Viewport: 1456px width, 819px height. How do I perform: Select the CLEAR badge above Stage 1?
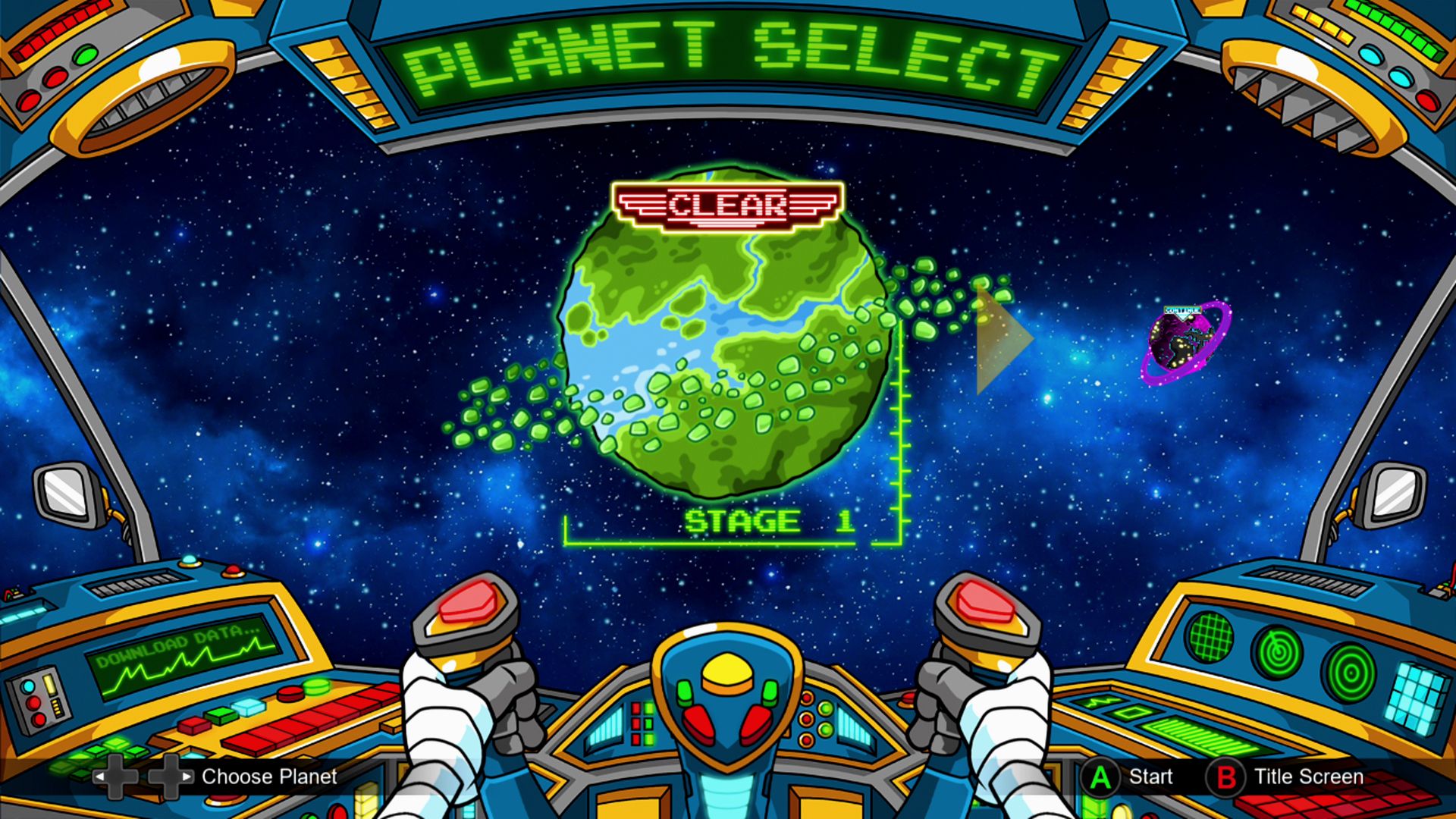click(x=728, y=205)
